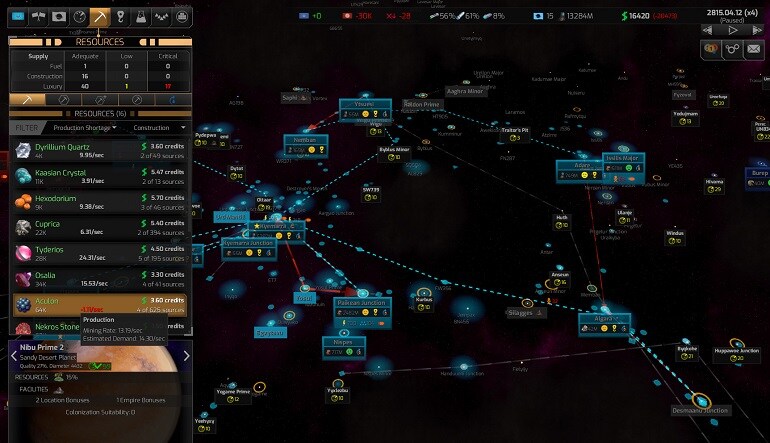The height and width of the screenshot is (443, 770).
Task: Select the Paikean Junction system label
Action: 361,302
